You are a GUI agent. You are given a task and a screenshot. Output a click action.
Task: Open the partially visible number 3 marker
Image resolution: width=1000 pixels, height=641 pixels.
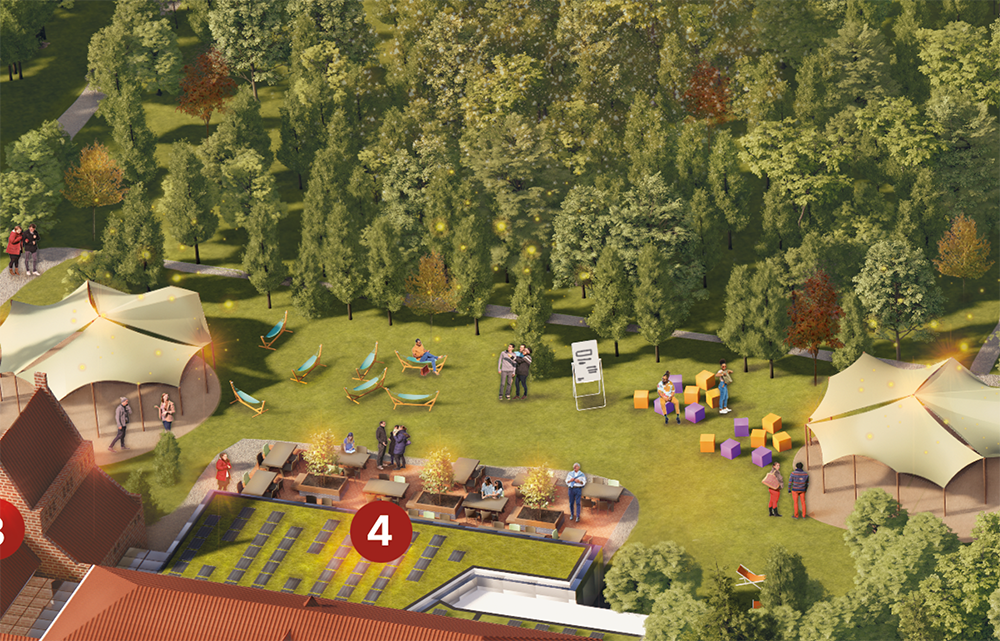click(x=8, y=529)
